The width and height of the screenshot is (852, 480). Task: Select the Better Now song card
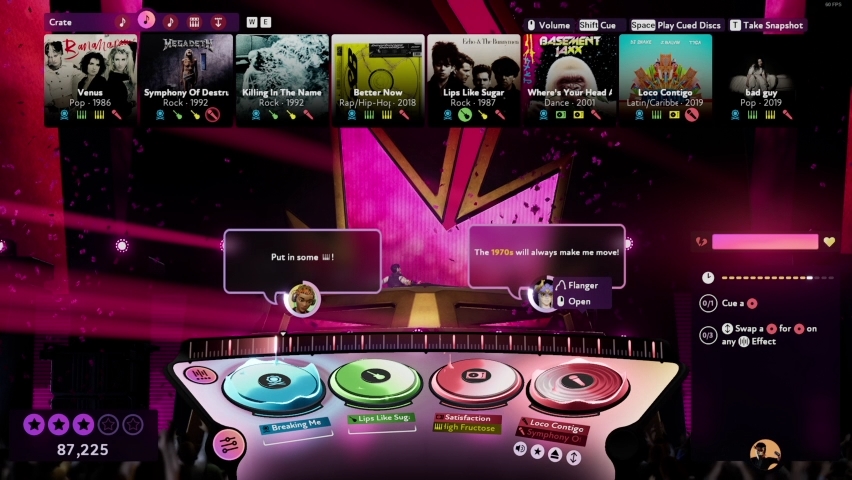click(378, 80)
